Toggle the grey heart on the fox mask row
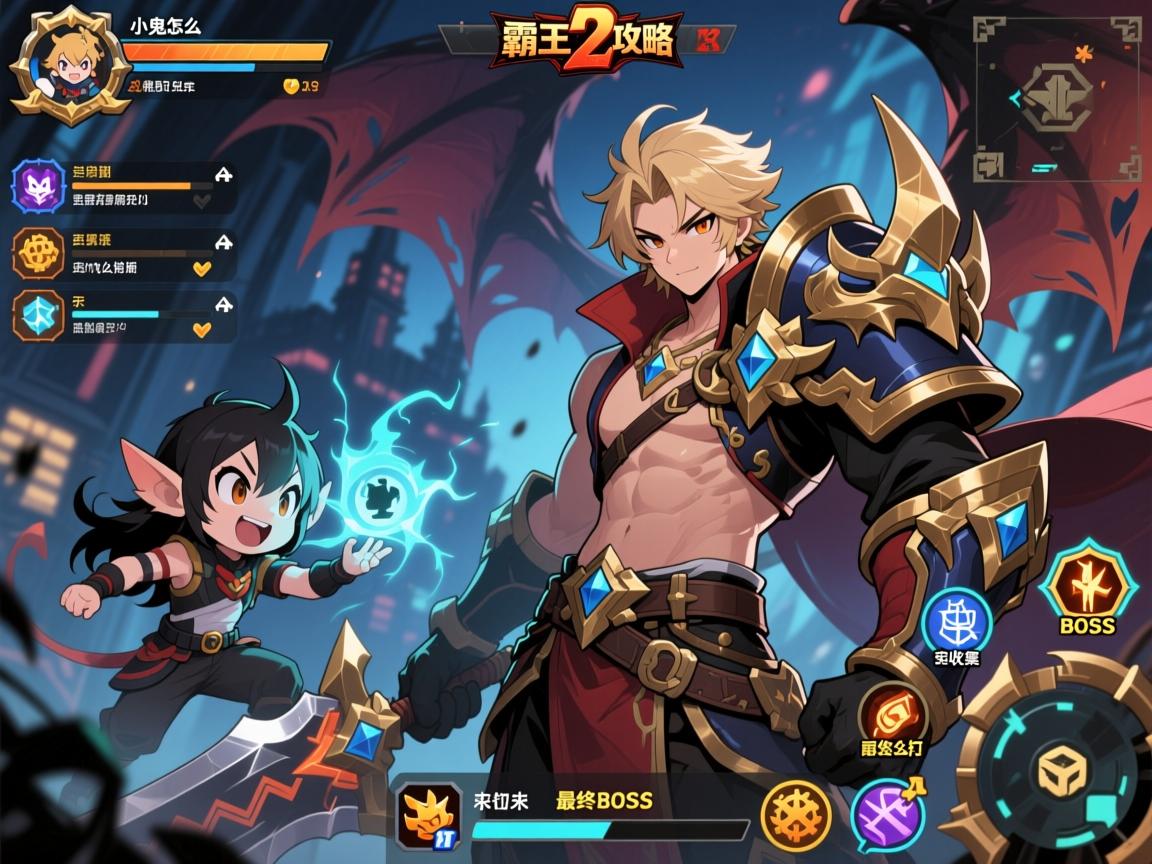Image resolution: width=1152 pixels, height=864 pixels. coord(202,201)
